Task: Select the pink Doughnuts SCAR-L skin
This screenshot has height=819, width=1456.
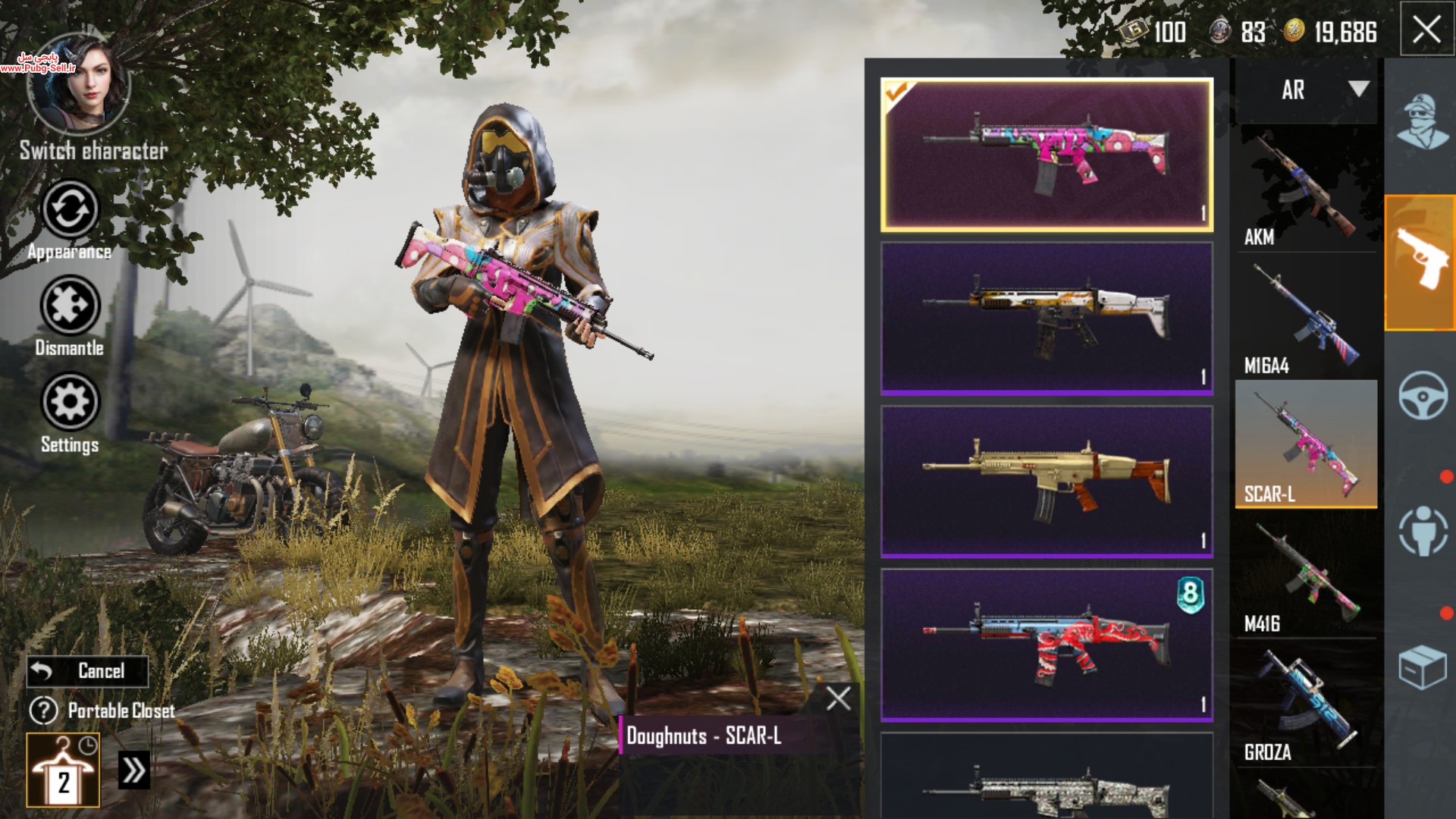Action: [1046, 155]
